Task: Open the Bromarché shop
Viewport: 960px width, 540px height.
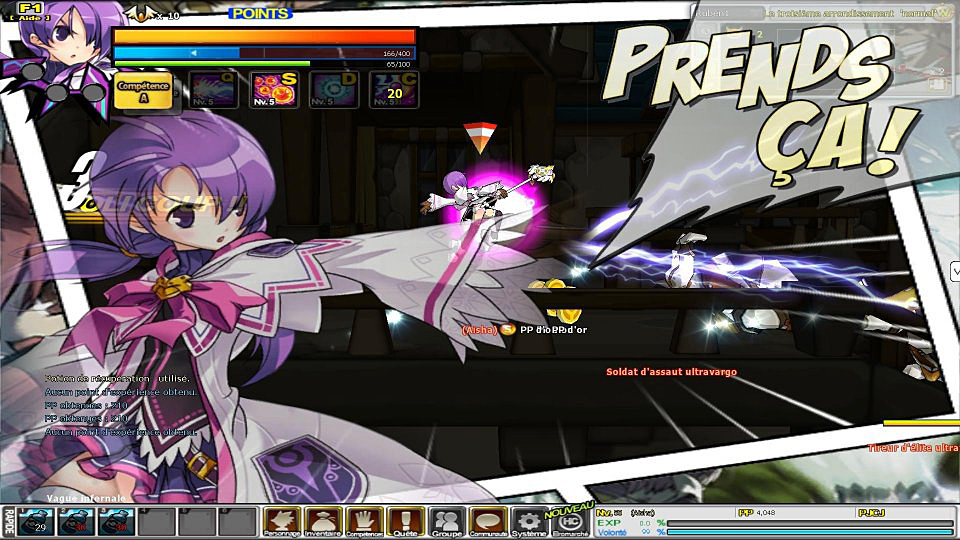Action: tap(570, 521)
